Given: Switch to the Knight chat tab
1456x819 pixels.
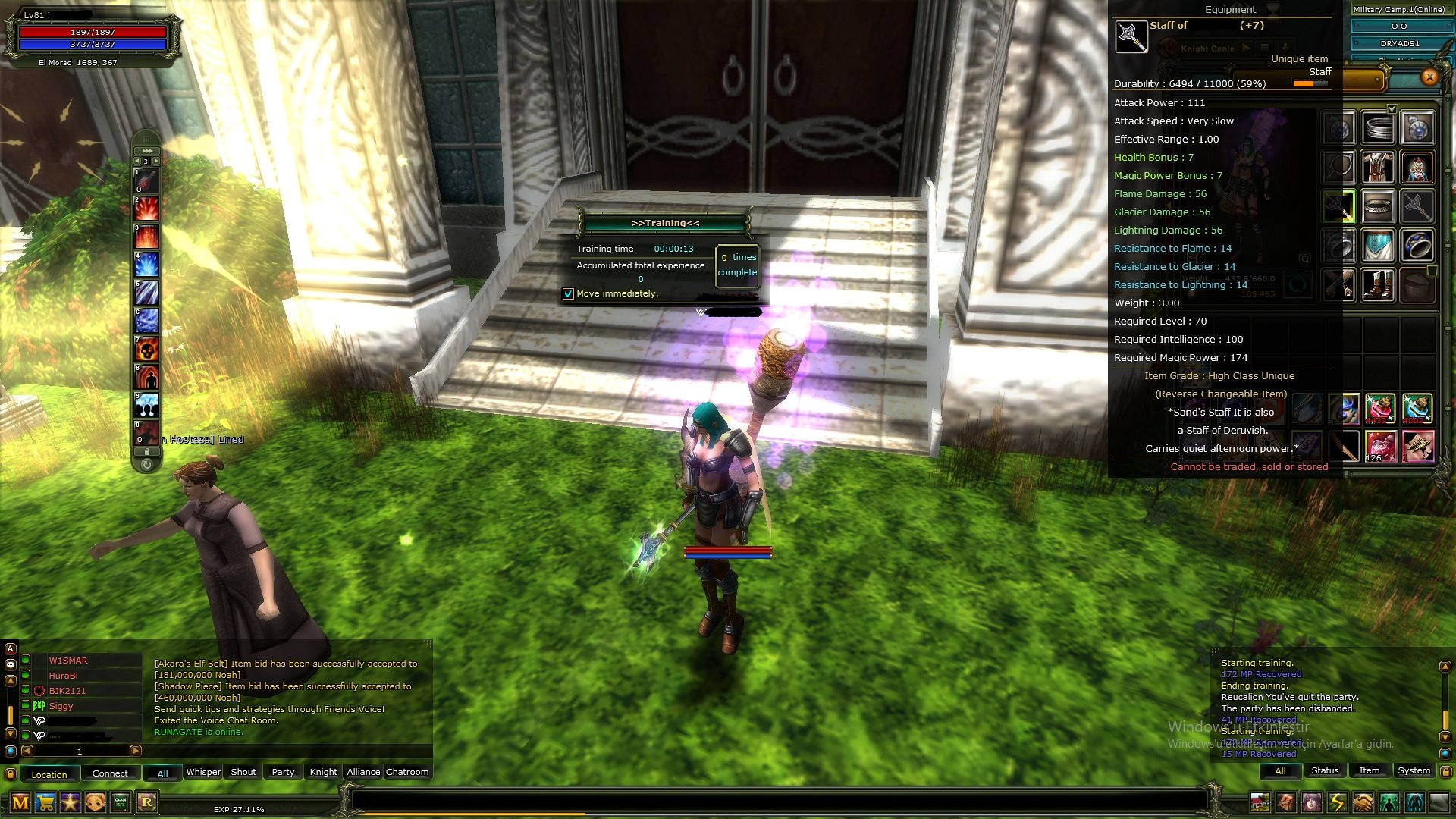Looking at the screenshot, I should (323, 772).
